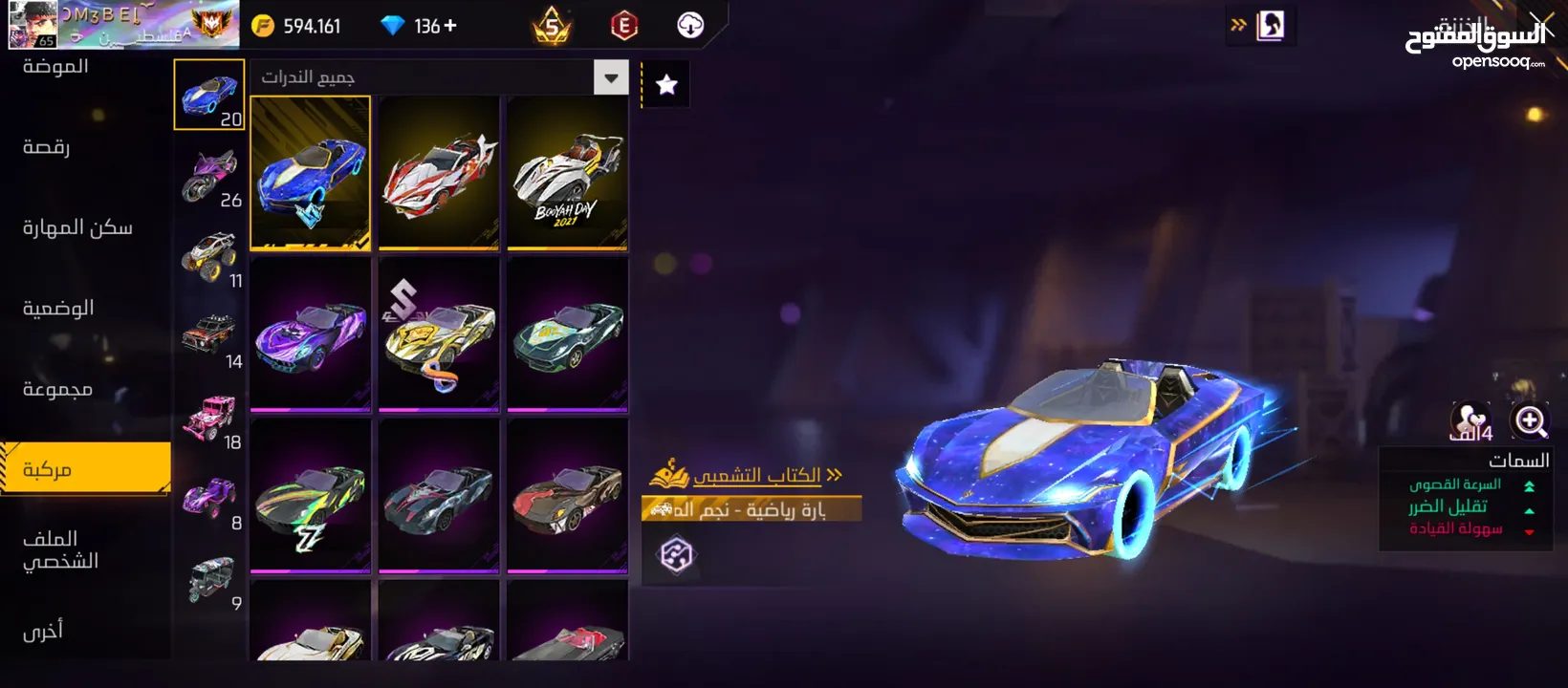The image size is (1568, 688).
Task: Choose the Booyah Day 2021 car skin
Action: (567, 173)
